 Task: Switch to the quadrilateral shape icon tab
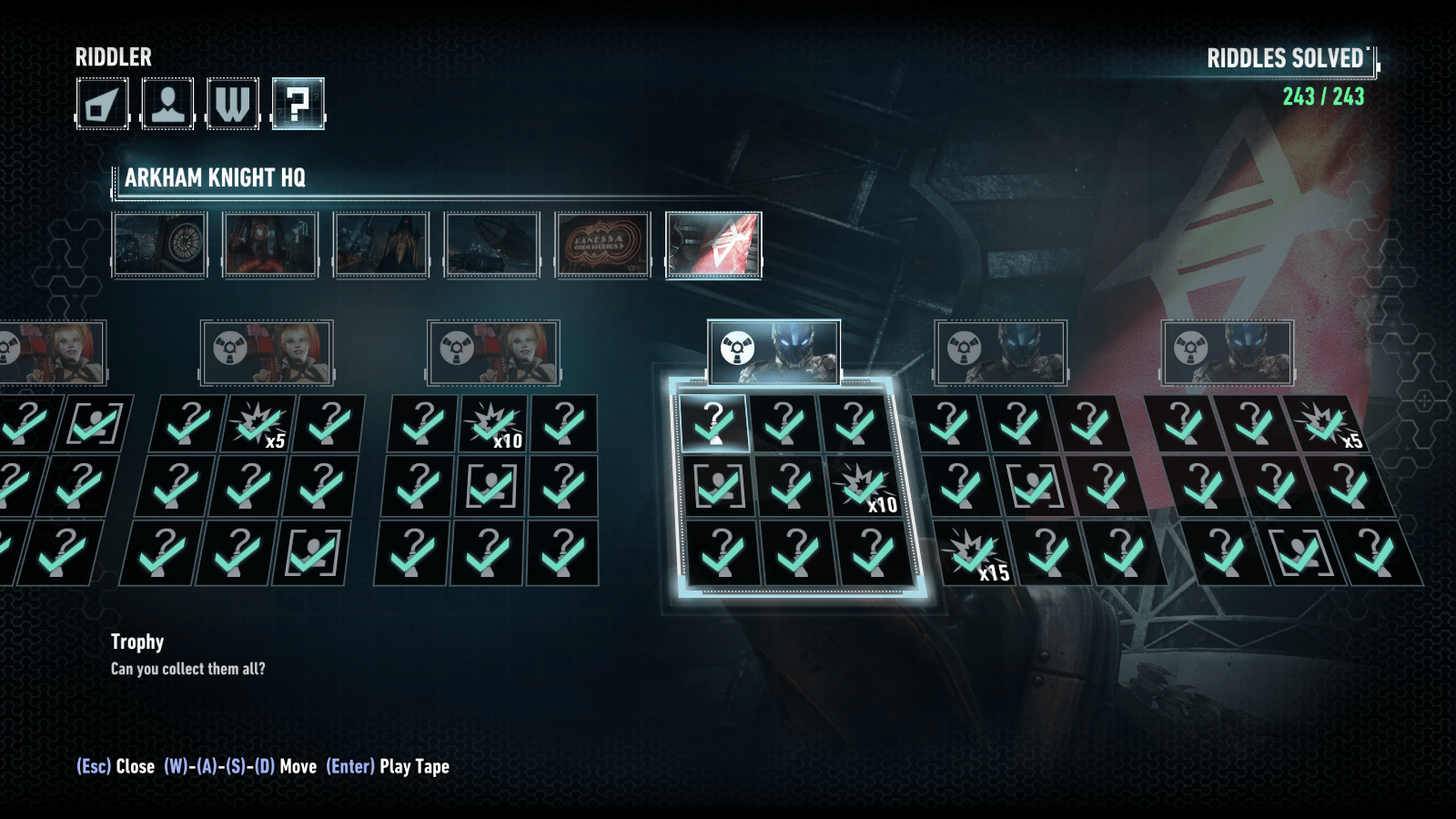[x=102, y=104]
